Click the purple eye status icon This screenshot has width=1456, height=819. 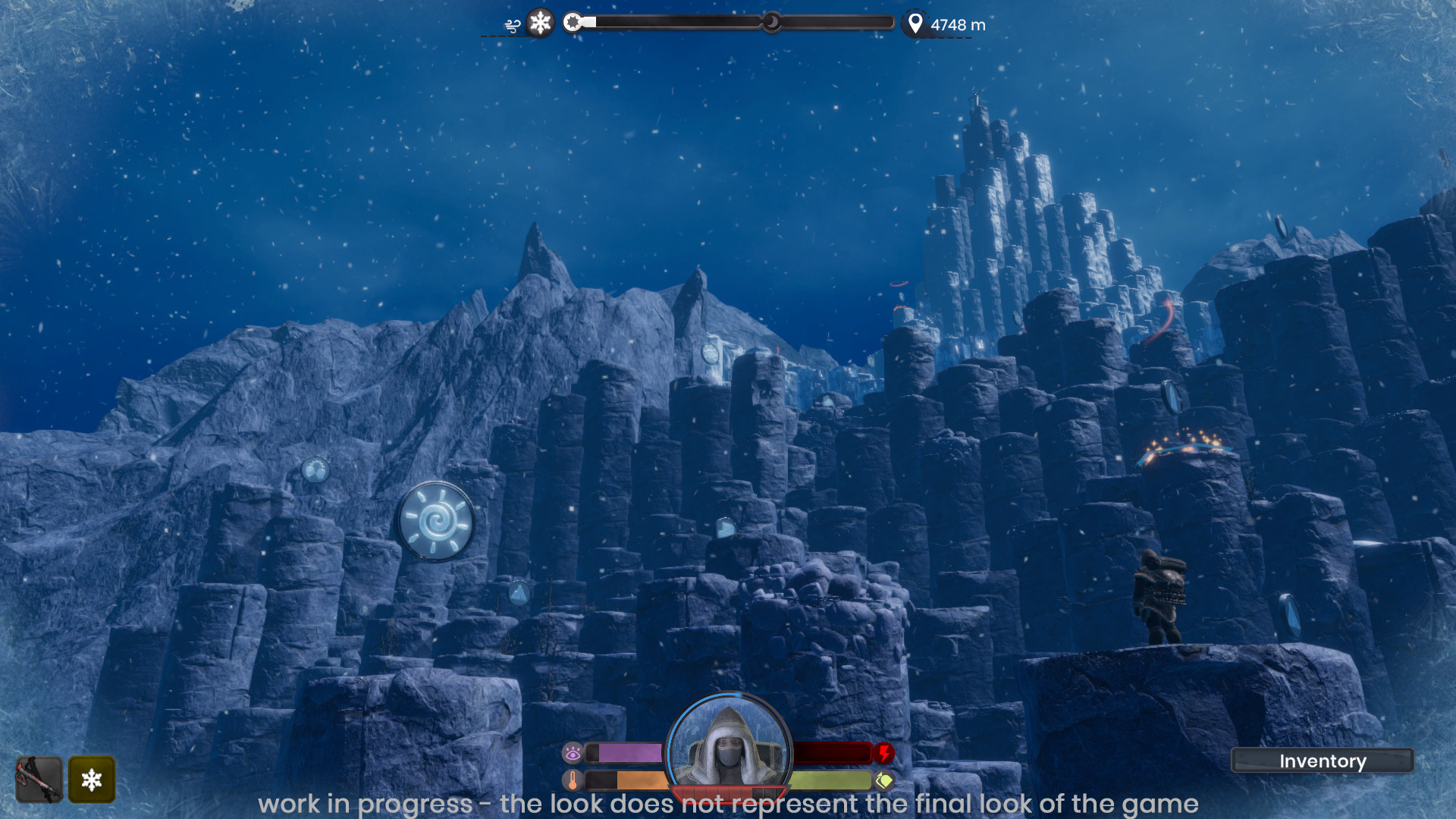(x=573, y=753)
